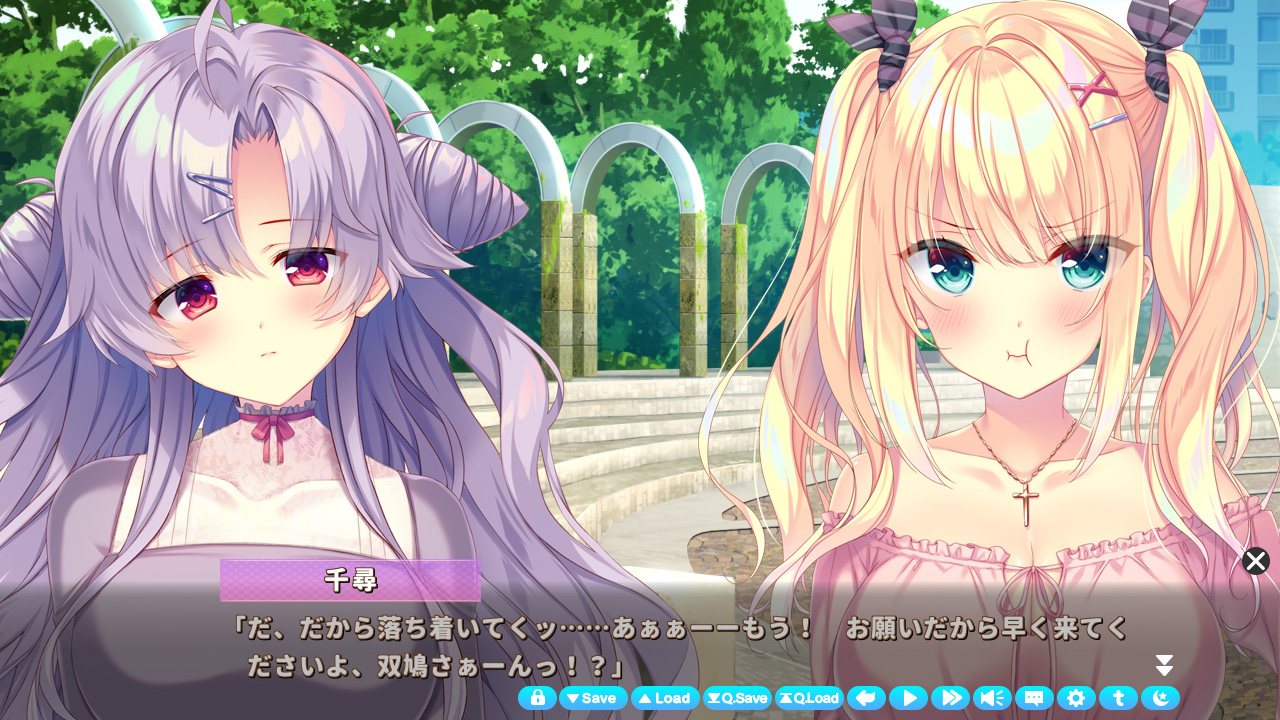Go back with the return arrow button
The width and height of the screenshot is (1280, 720).
pos(867,698)
